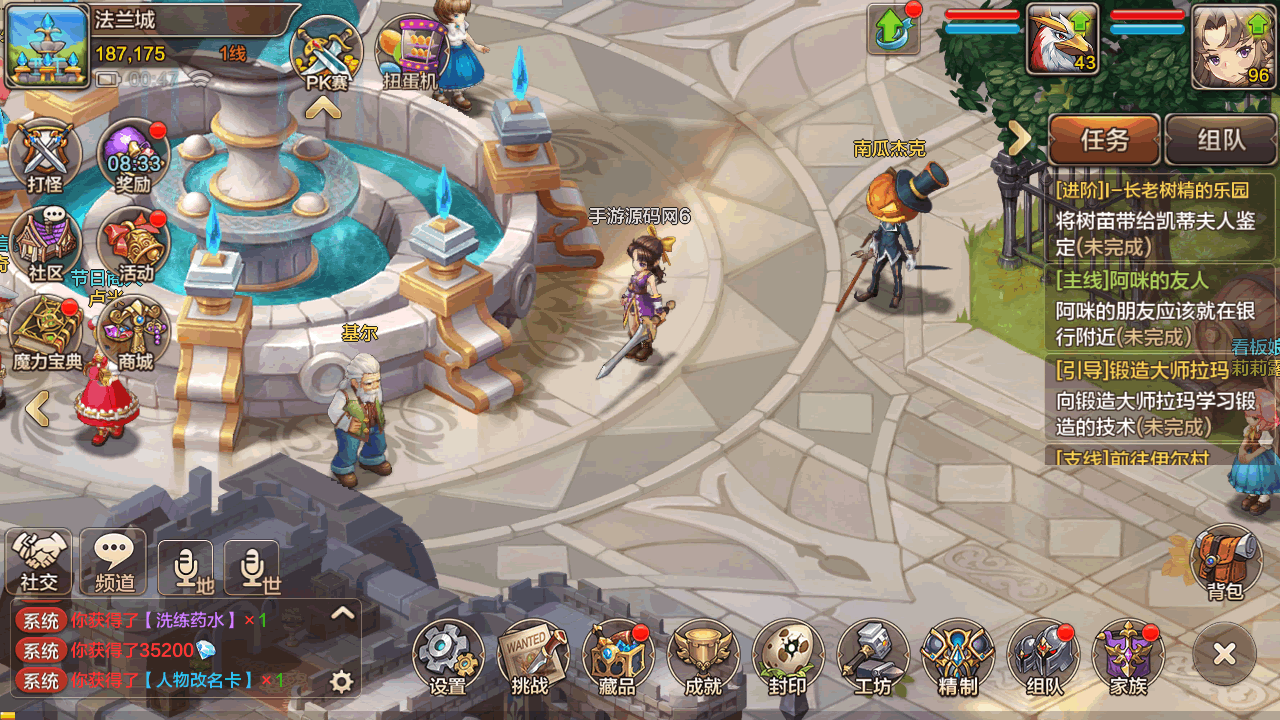Open the 封印 egg seal menu
The width and height of the screenshot is (1280, 720).
click(x=787, y=656)
